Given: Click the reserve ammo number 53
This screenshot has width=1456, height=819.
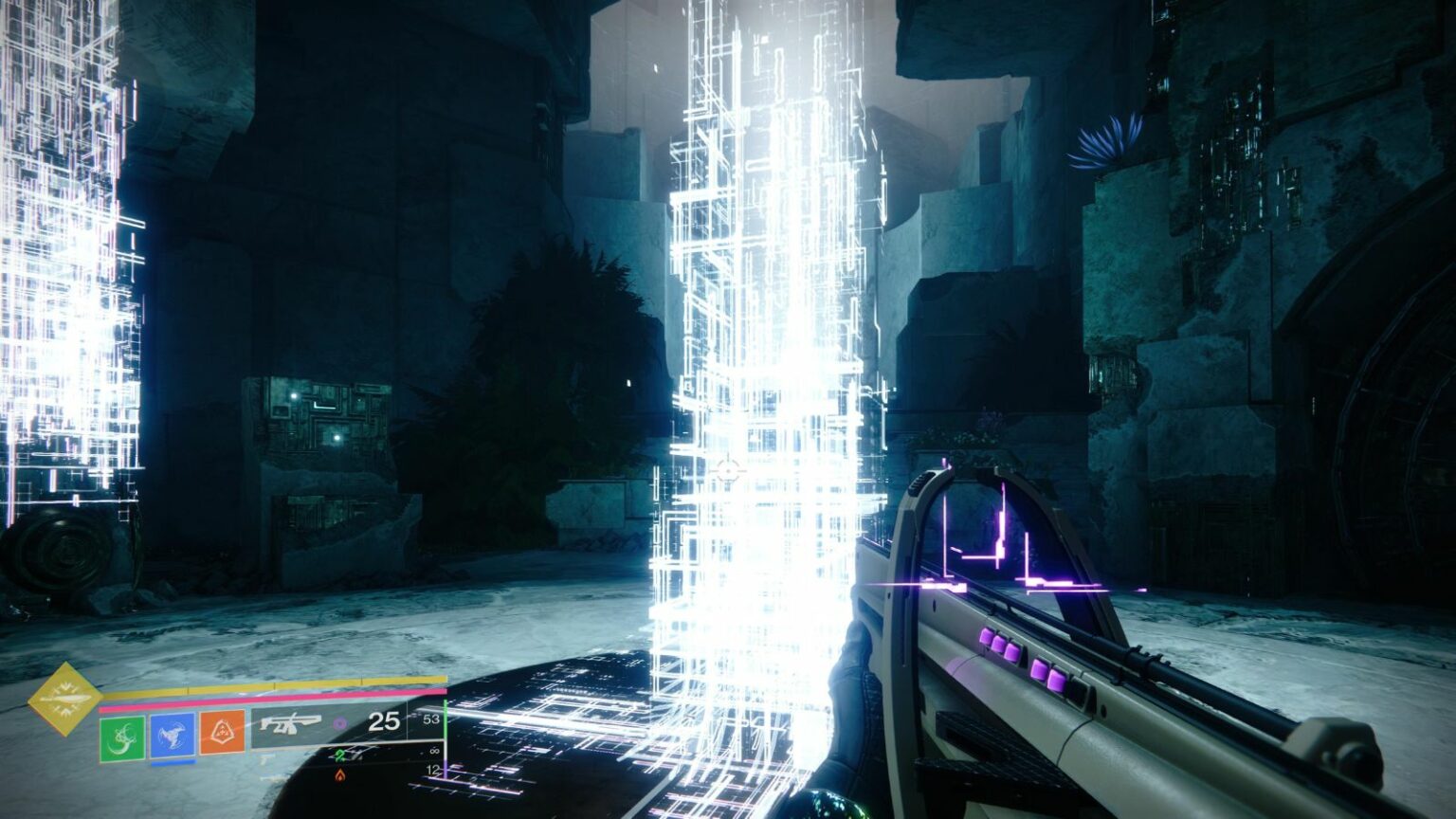Looking at the screenshot, I should point(433,719).
